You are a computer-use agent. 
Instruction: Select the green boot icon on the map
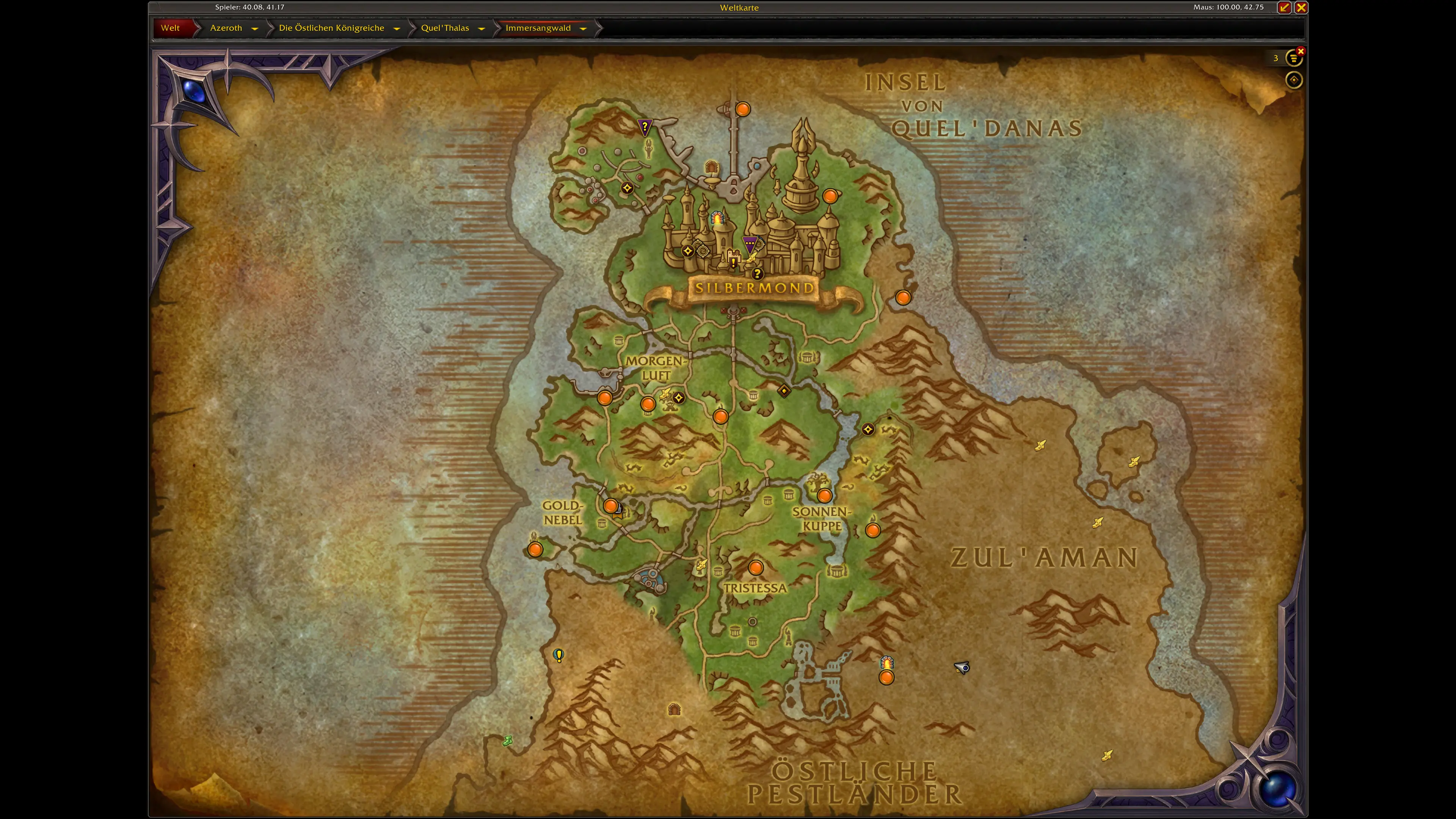[508, 741]
